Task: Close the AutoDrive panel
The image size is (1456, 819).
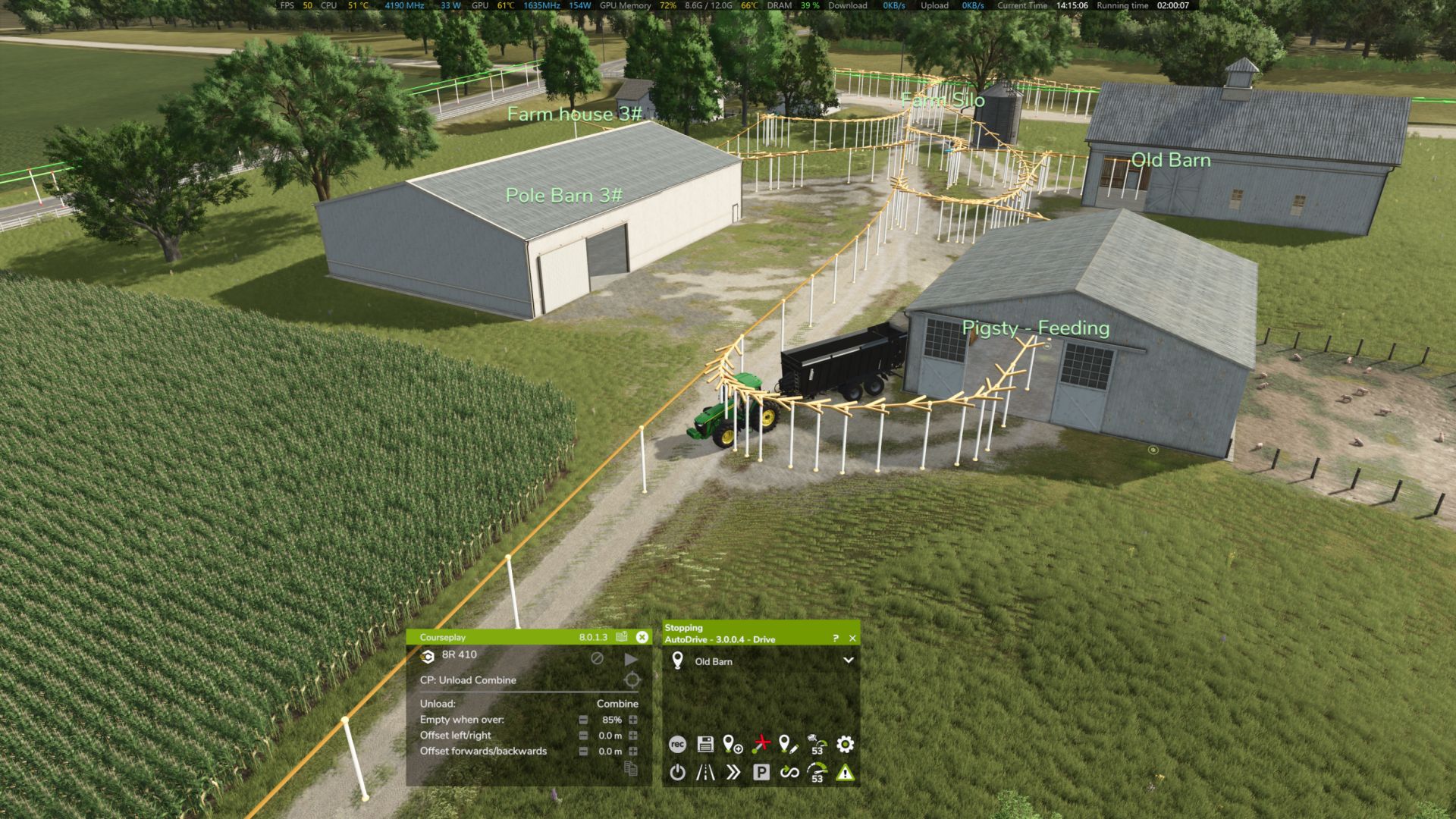Action: (x=852, y=639)
